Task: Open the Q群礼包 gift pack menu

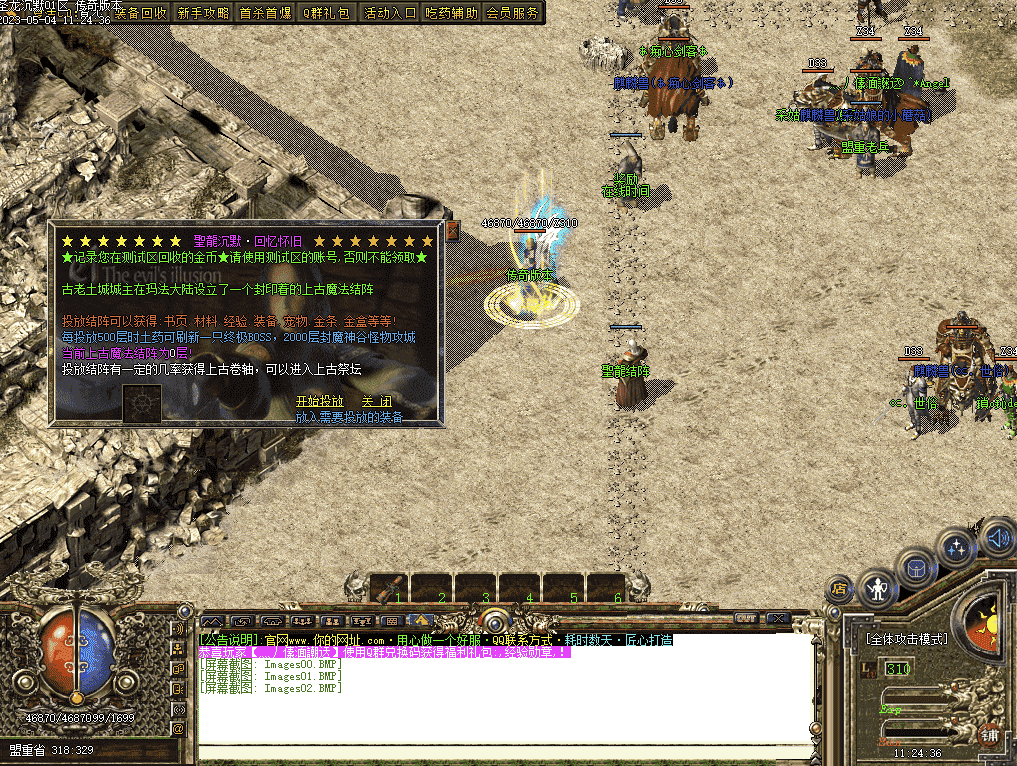Action: 327,13
